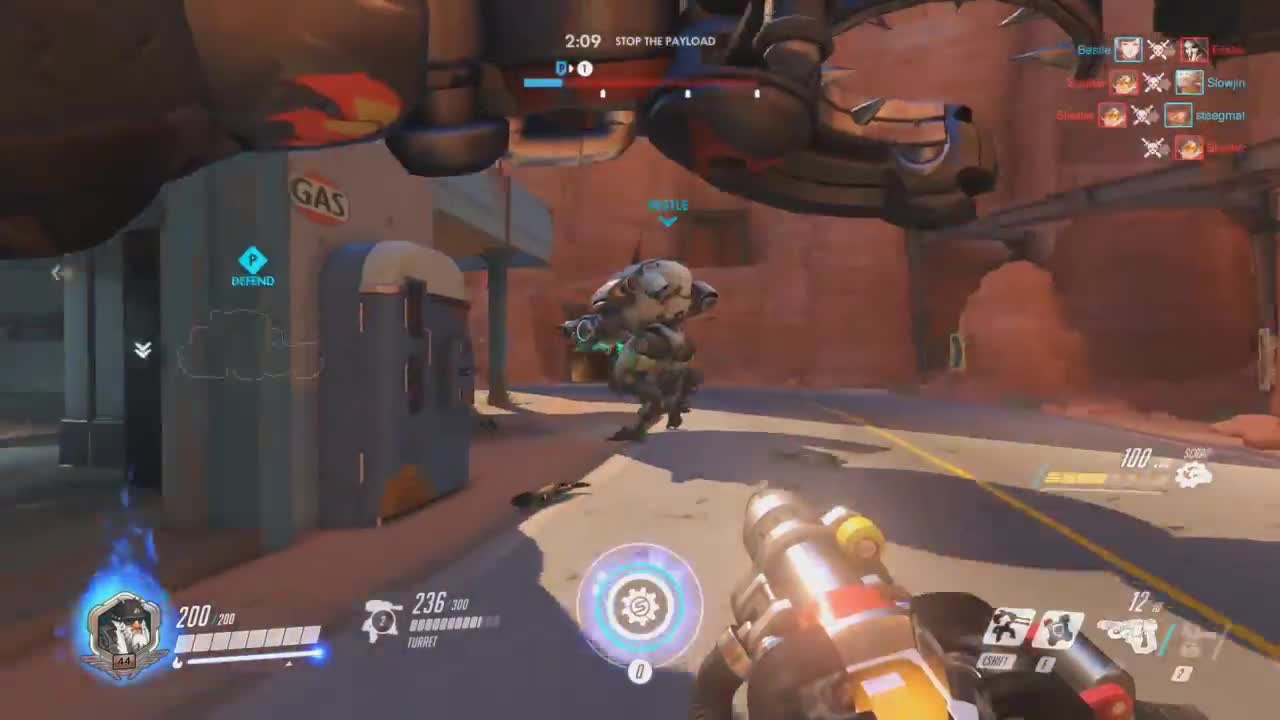Click Bestile's masked hero portrait in the kill feed
This screenshot has height=720, width=1280.
tap(1128, 50)
